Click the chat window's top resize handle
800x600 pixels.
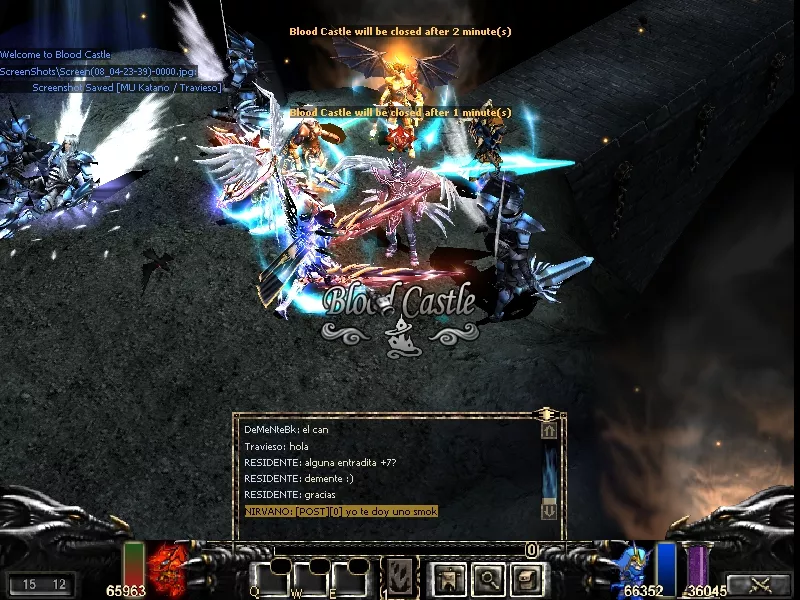546,413
